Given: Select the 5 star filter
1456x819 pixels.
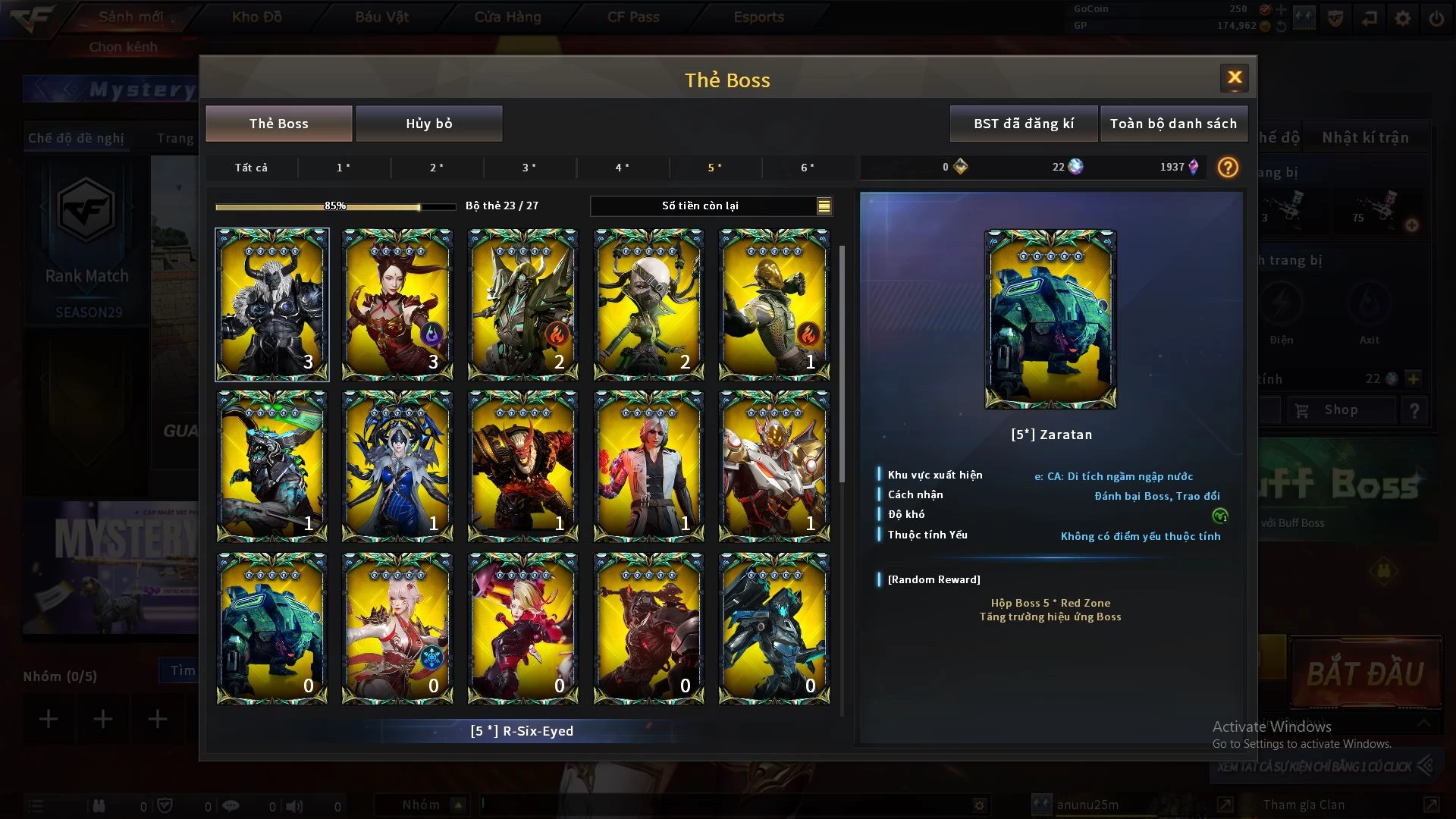Looking at the screenshot, I should click(714, 168).
